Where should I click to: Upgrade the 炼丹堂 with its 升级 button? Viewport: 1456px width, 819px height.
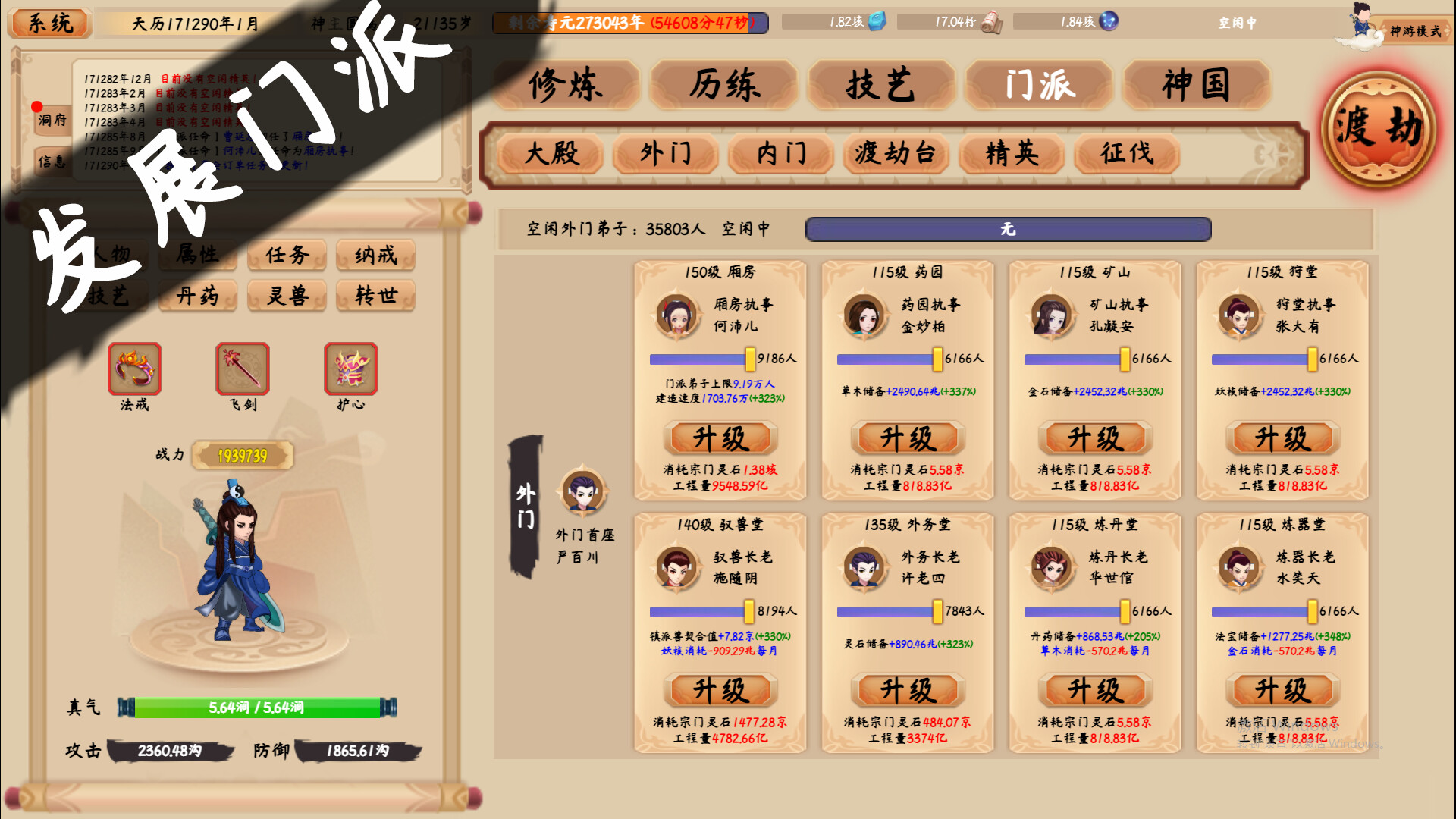pyautogui.click(x=1094, y=690)
